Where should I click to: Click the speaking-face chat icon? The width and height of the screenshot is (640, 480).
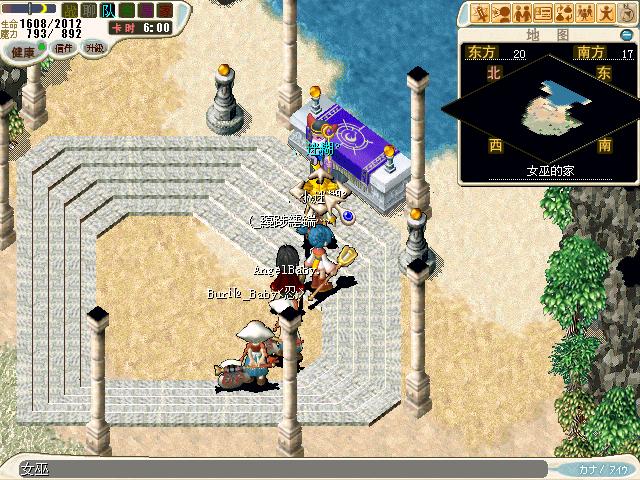501,14
